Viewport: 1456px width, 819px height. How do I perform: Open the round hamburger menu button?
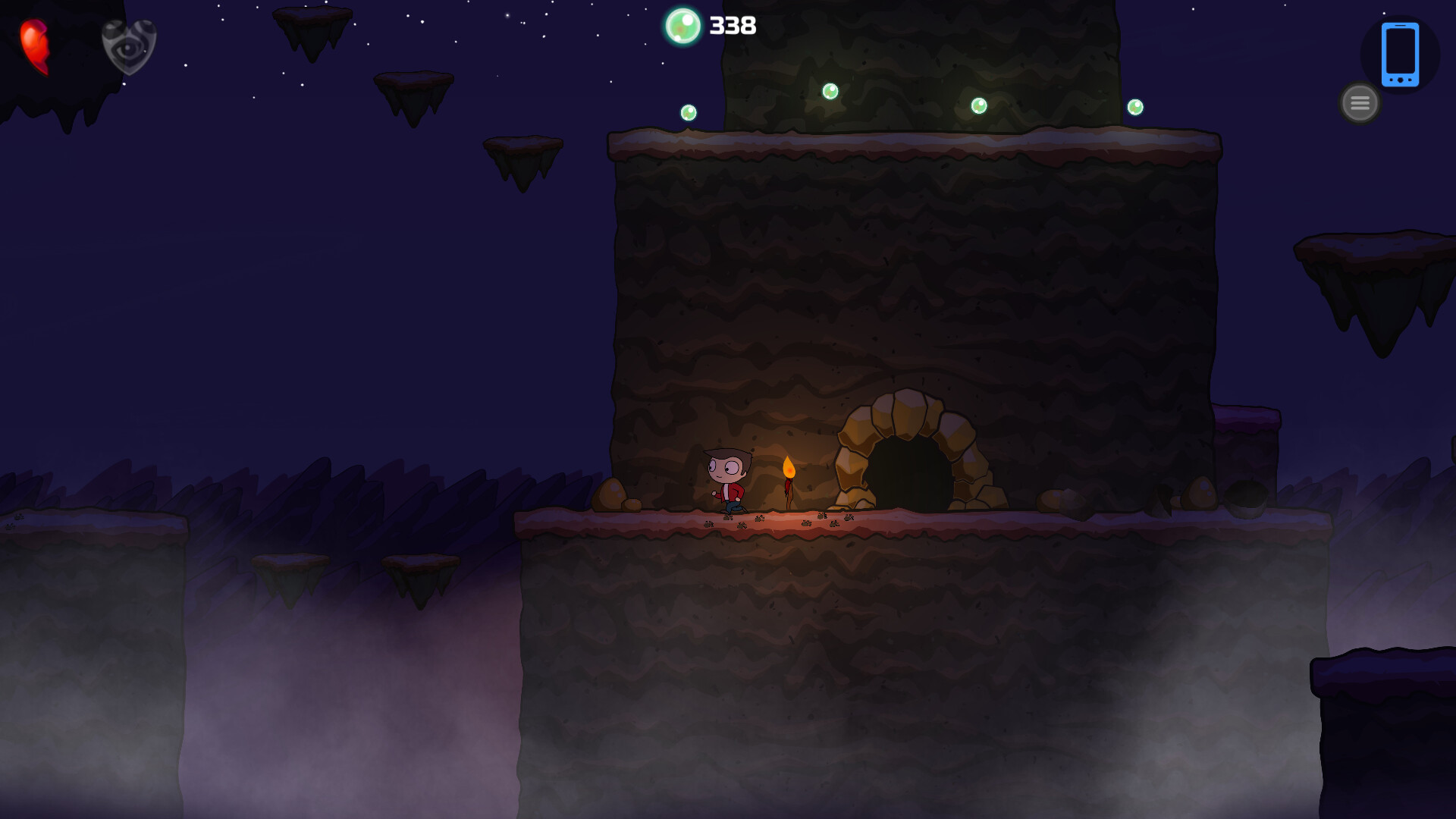1360,102
